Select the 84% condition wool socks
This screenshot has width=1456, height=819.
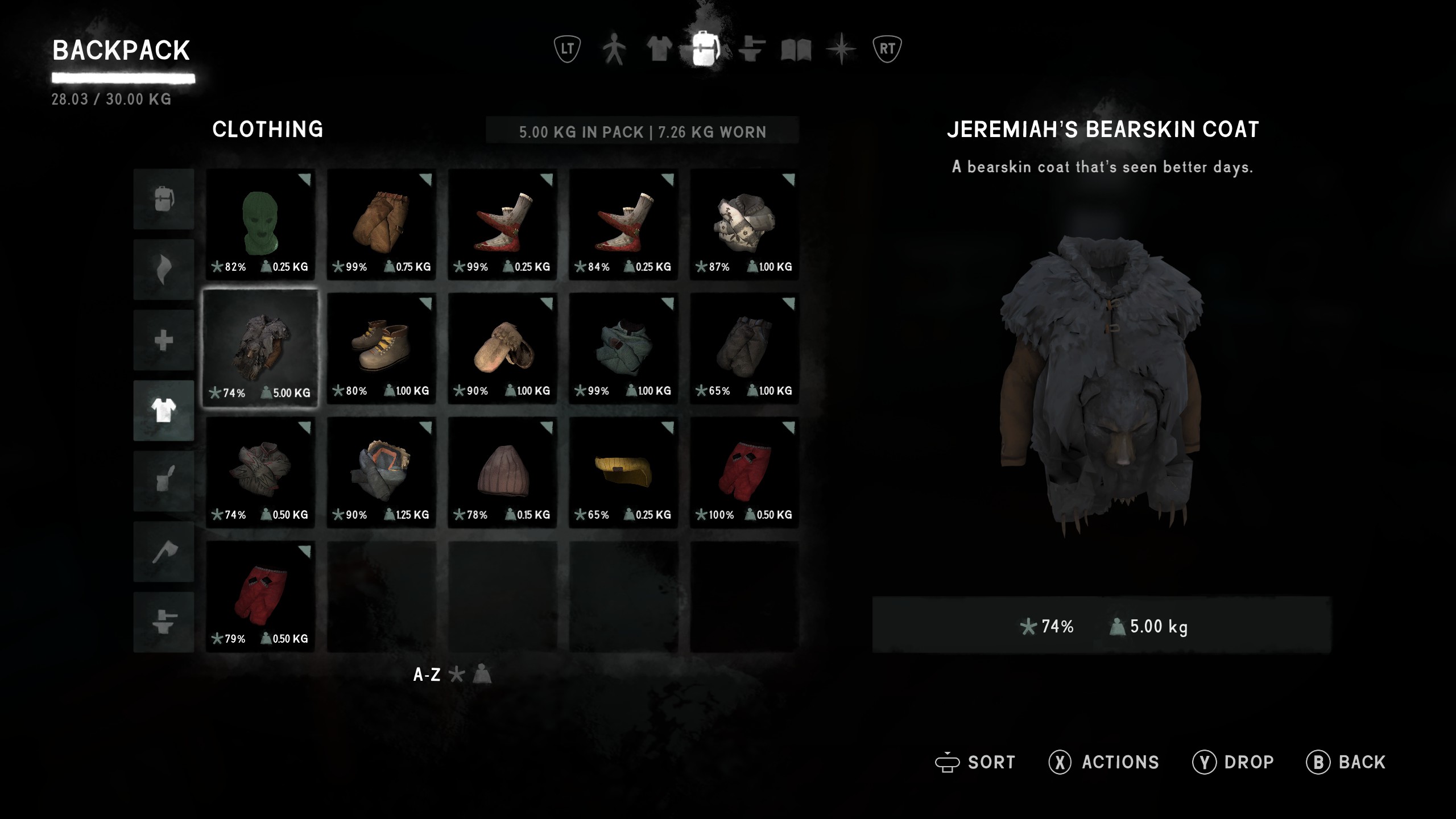(623, 224)
